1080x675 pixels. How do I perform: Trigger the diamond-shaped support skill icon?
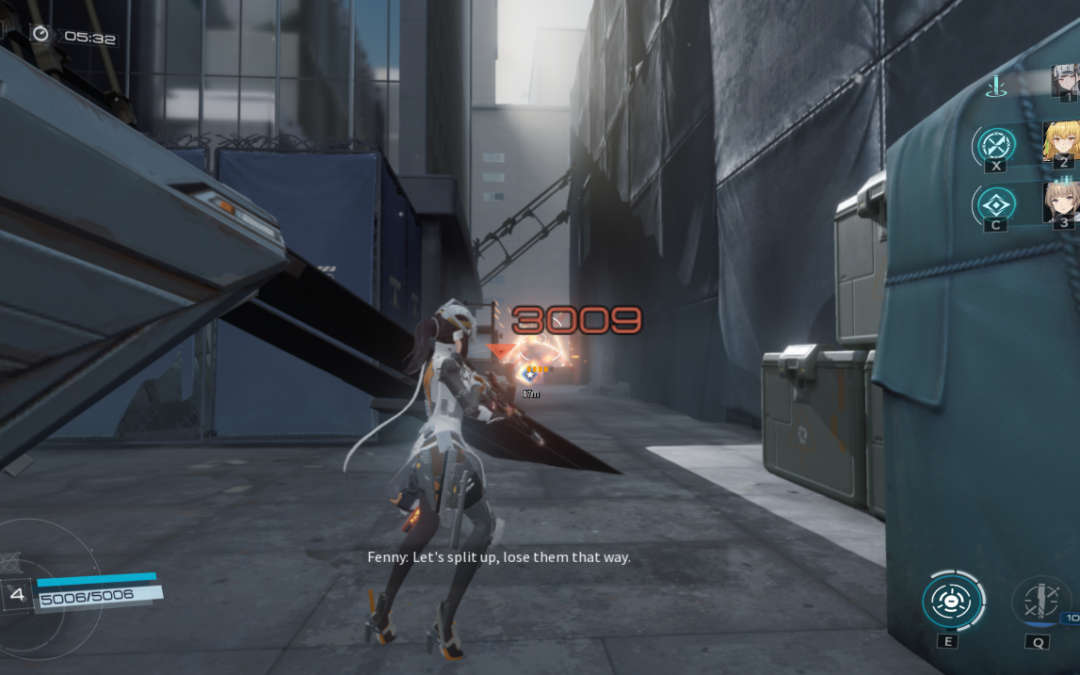(996, 203)
